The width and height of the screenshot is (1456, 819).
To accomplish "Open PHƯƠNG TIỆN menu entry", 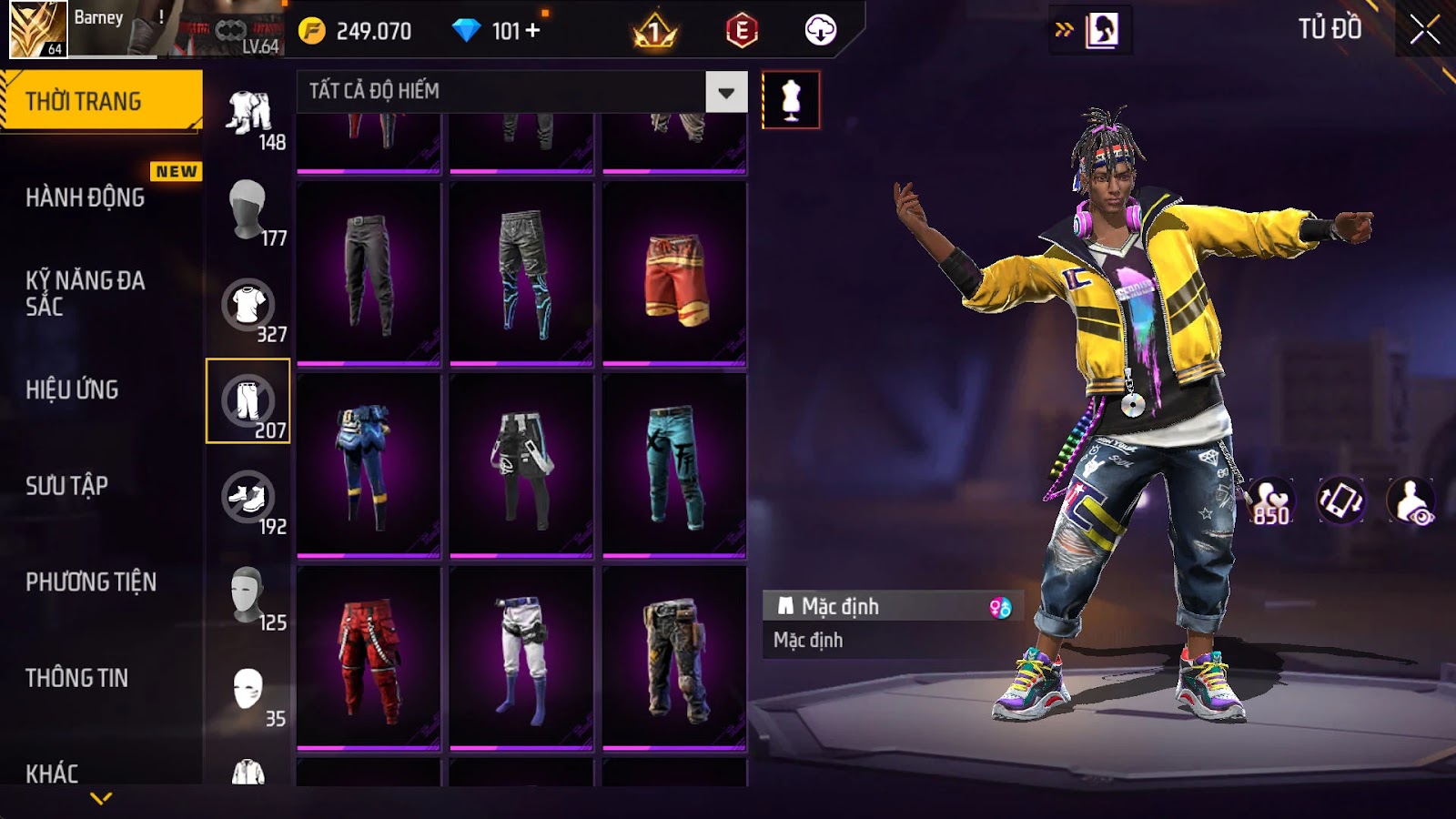I will 91,582.
